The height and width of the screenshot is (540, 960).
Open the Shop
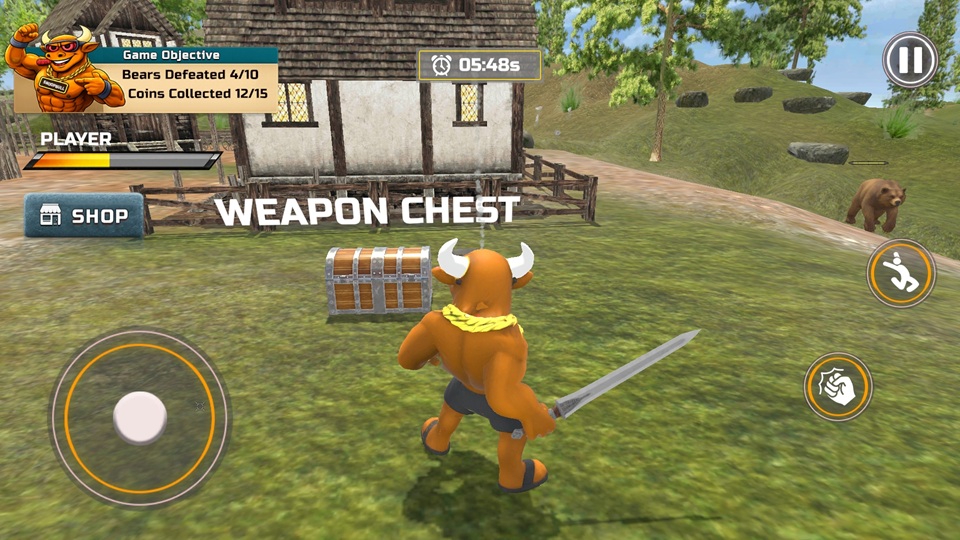pyautogui.click(x=84, y=216)
